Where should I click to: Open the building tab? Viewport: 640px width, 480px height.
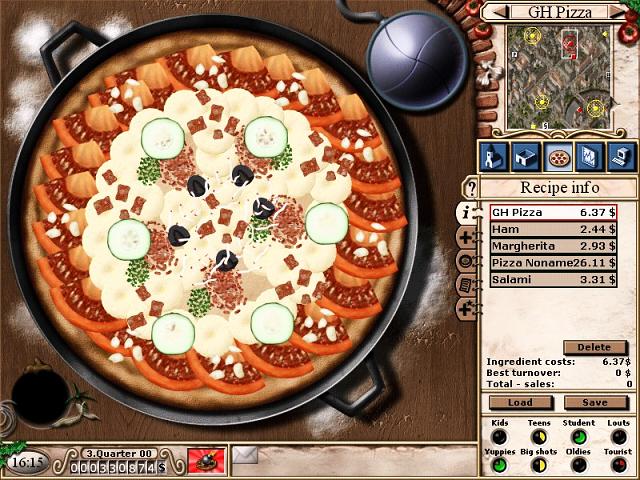click(525, 156)
